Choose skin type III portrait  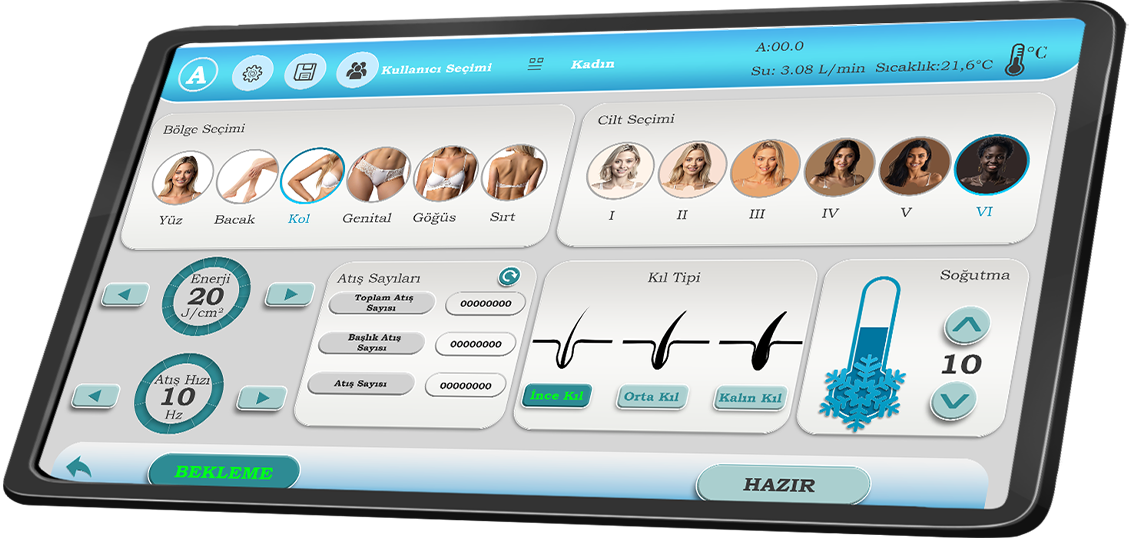[765, 167]
